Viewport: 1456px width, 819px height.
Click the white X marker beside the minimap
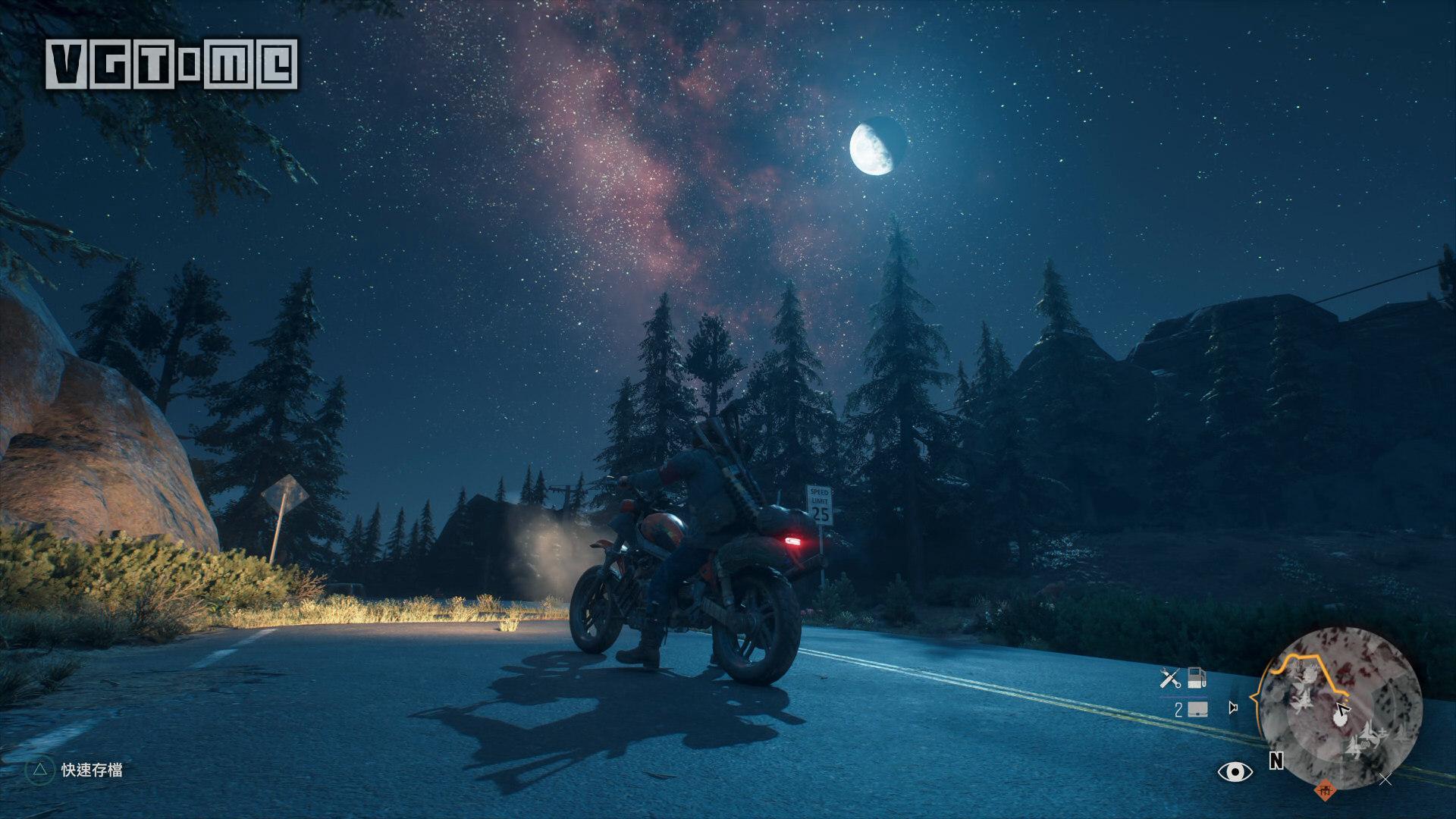[x=1385, y=779]
